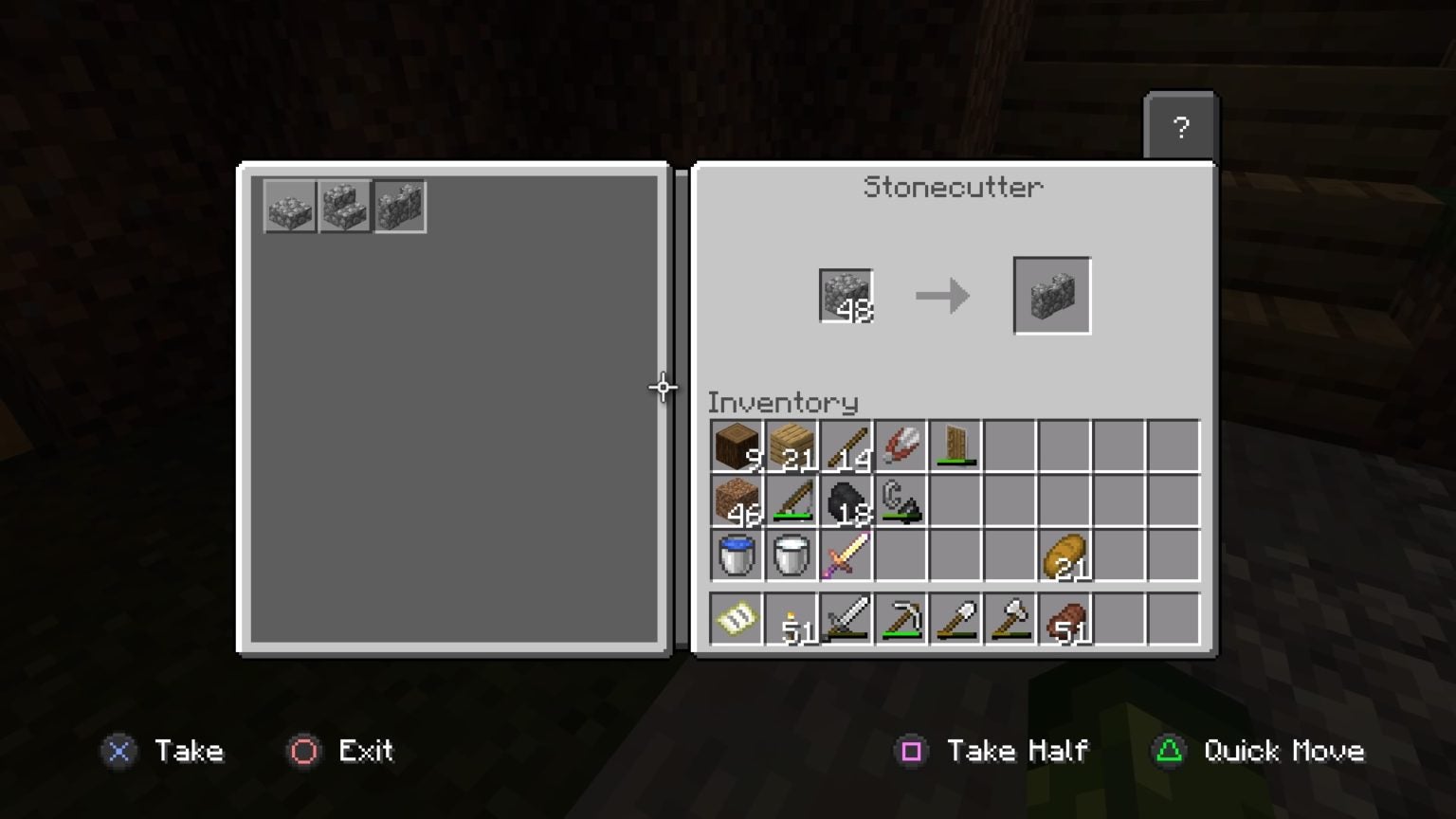Select the oak planks stack

coord(791,446)
